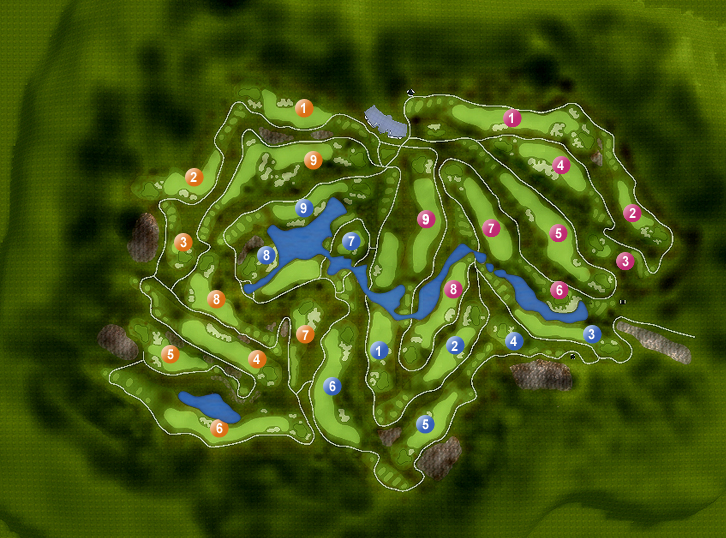Click the orange number 2 marker
The height and width of the screenshot is (538, 726).
click(194, 177)
